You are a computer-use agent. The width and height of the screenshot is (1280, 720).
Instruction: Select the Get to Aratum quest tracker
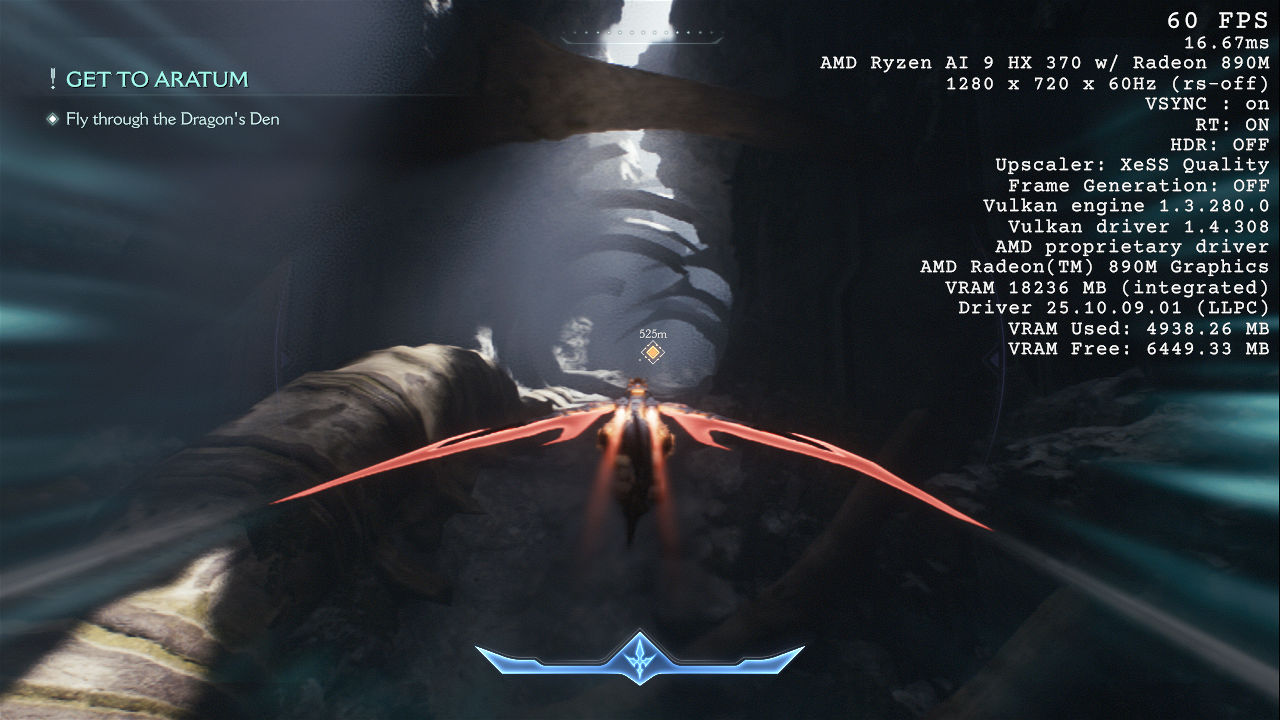click(156, 80)
